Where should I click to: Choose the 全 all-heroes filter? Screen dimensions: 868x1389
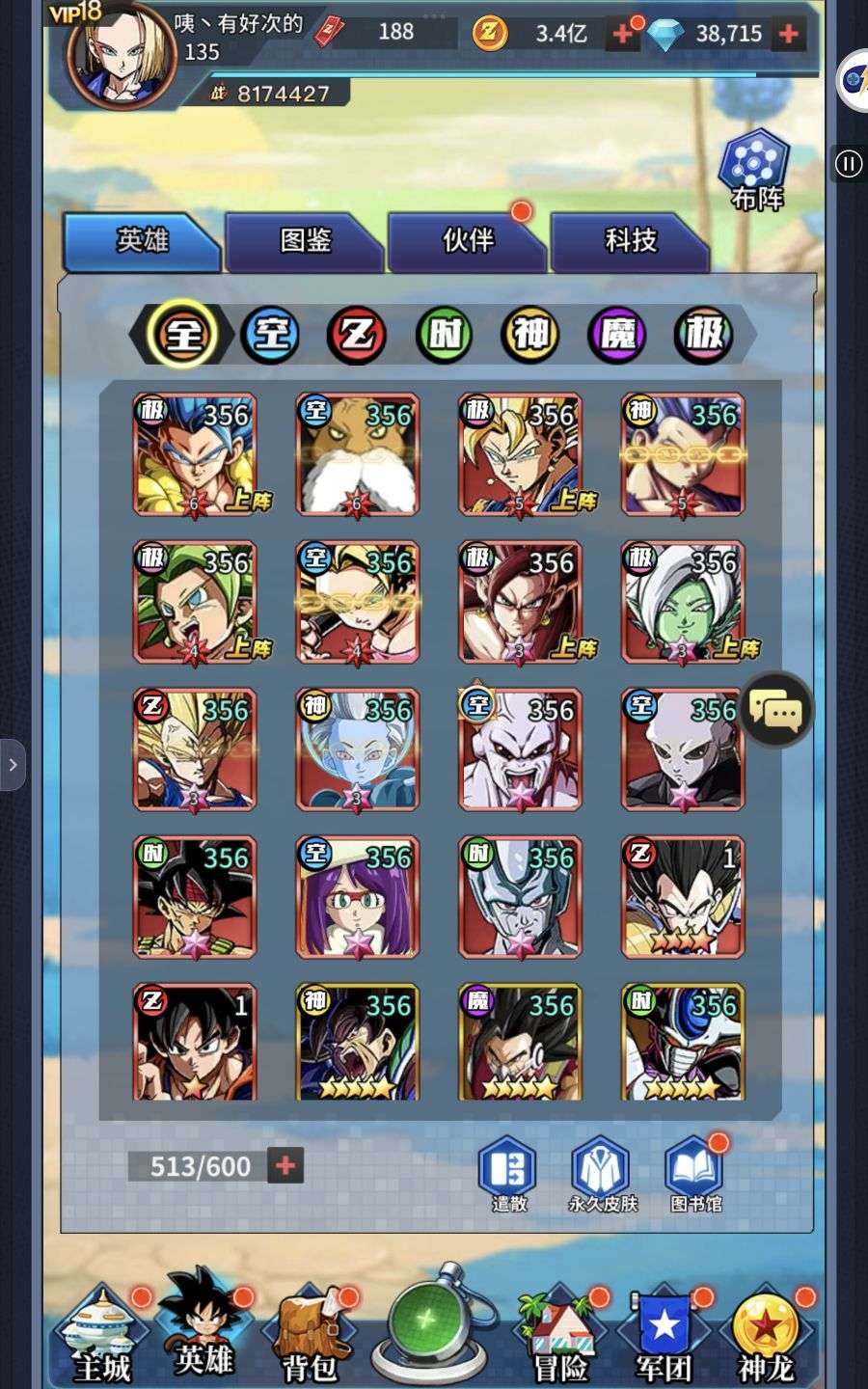coord(183,335)
